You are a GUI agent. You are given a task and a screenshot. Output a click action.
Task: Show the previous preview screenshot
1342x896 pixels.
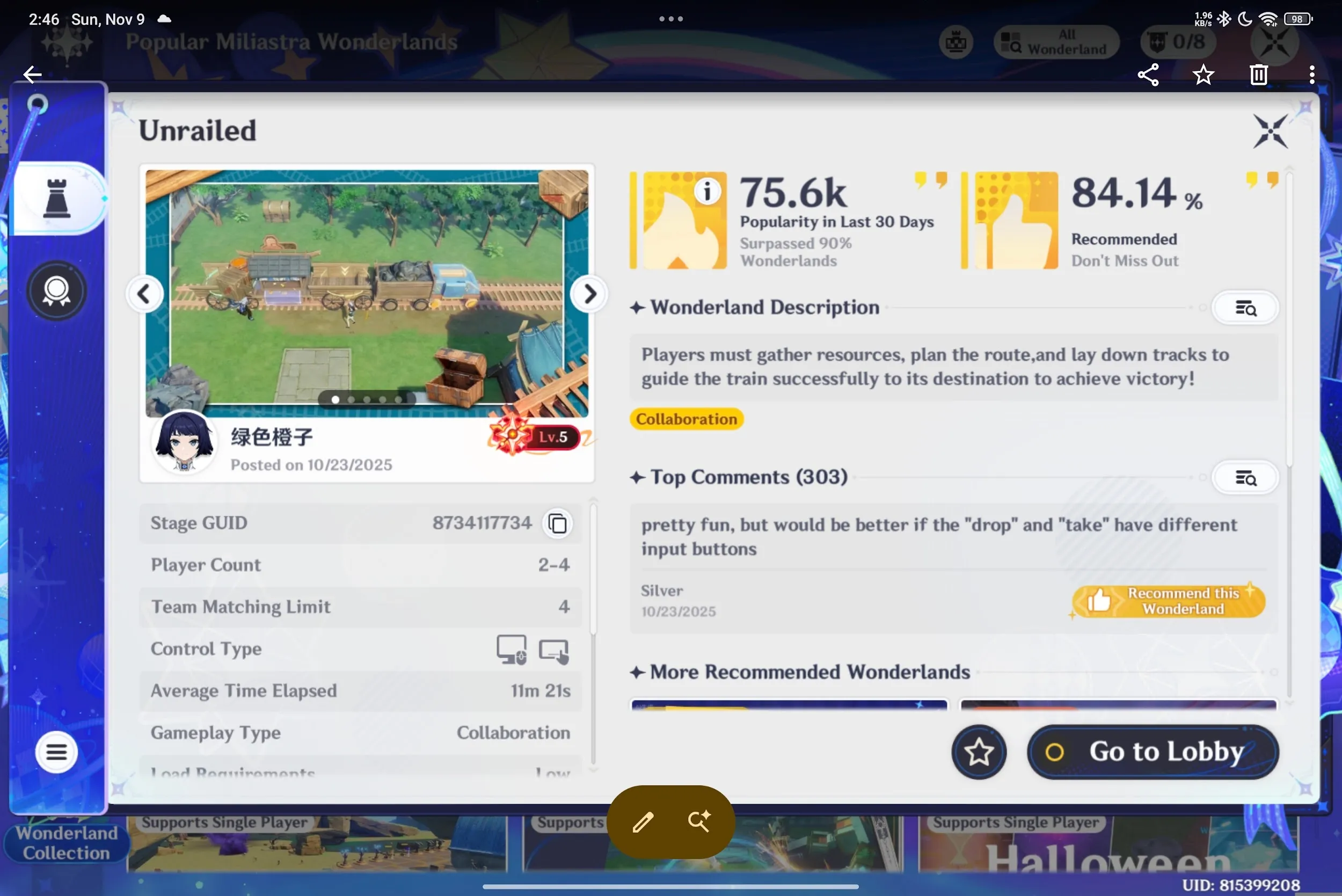(x=144, y=294)
